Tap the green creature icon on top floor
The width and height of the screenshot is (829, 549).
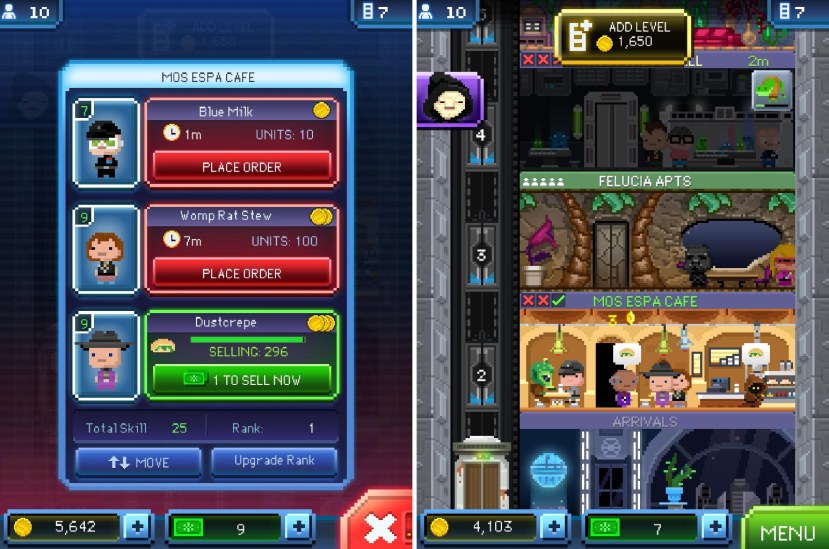771,91
